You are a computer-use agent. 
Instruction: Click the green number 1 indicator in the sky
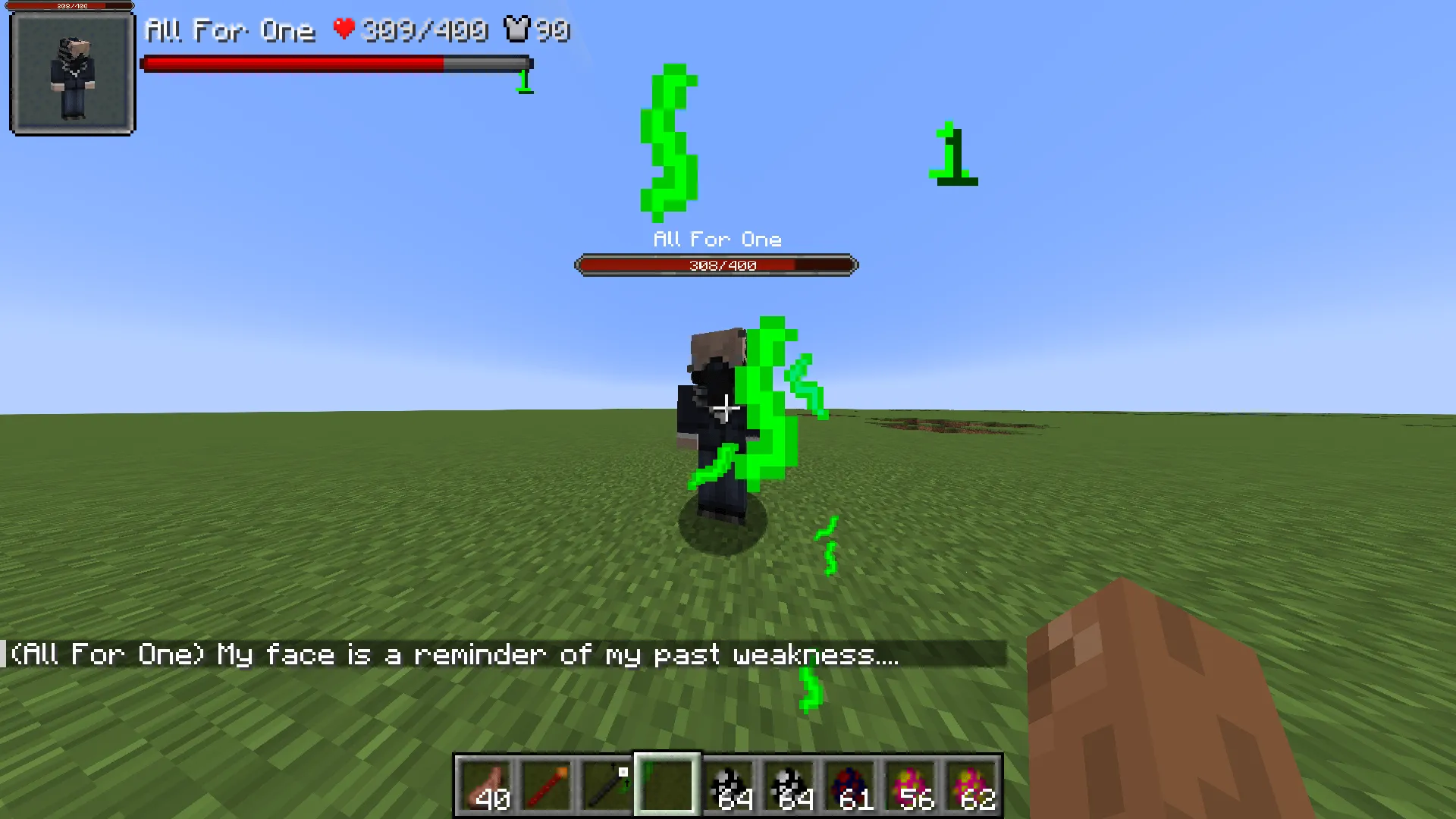[952, 152]
